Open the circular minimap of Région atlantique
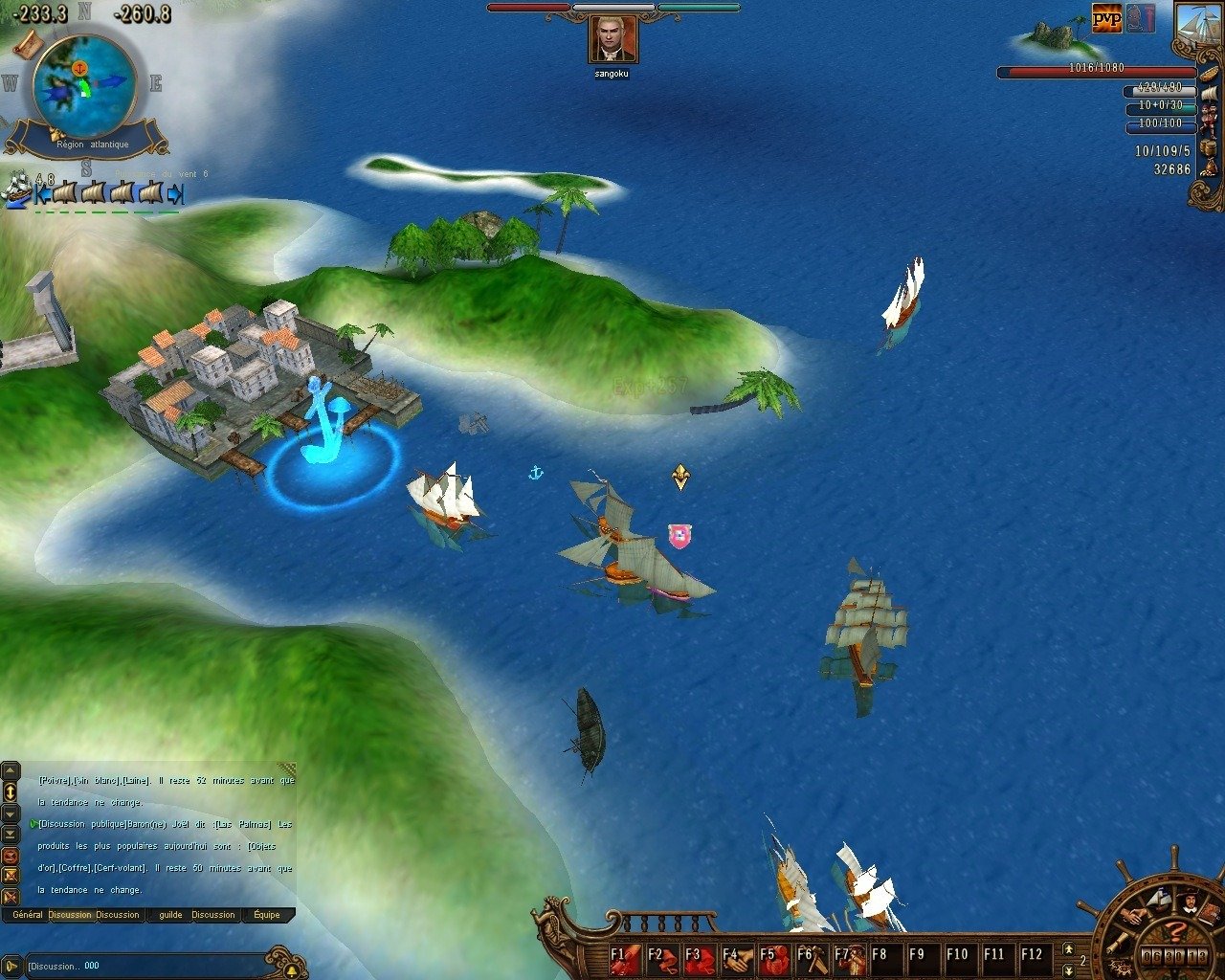Viewport: 1225px width, 980px height. point(83,84)
